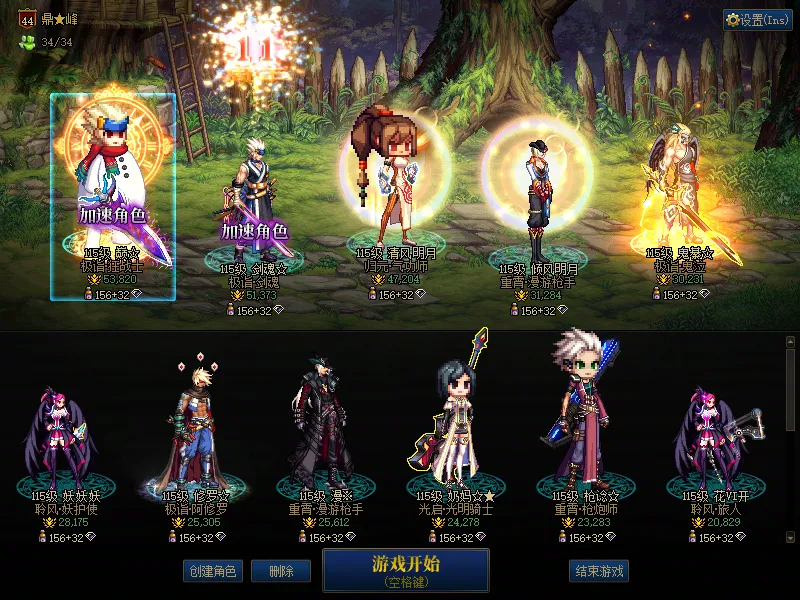Open the 设置 settings menu

pos(758,19)
